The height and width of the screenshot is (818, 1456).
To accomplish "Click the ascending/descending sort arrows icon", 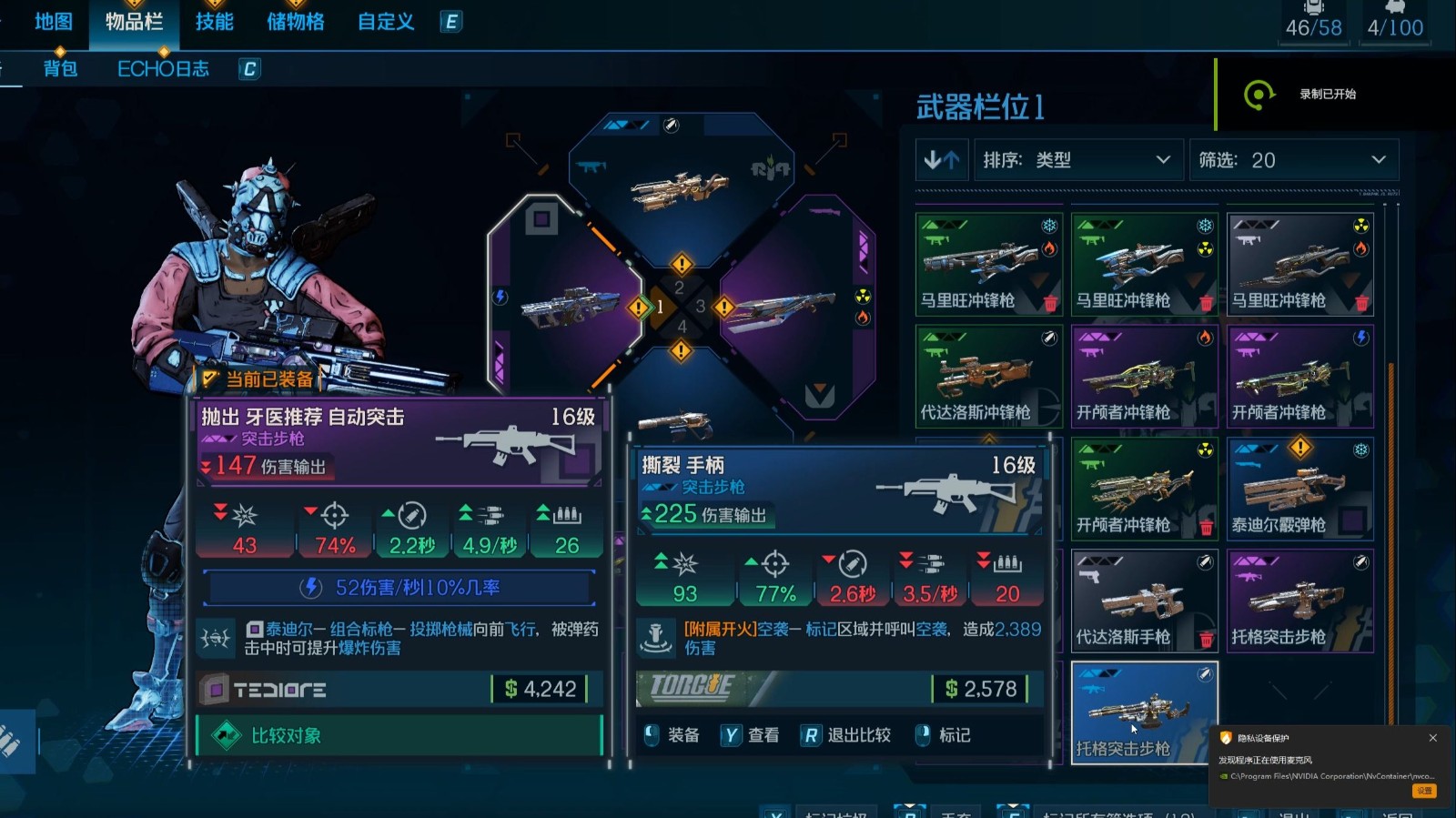I will [x=943, y=159].
